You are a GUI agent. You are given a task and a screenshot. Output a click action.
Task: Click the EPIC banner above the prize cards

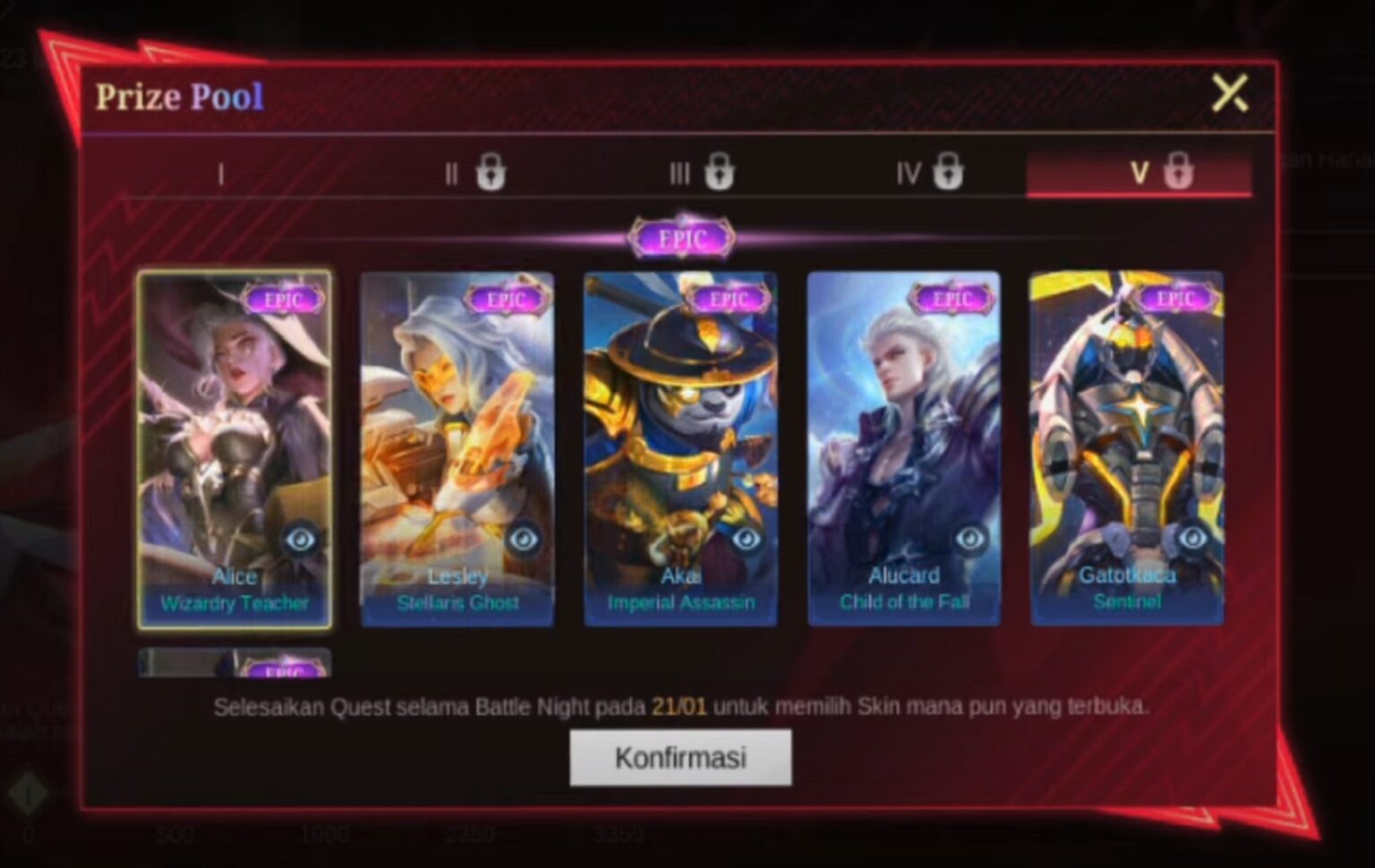pyautogui.click(x=683, y=236)
